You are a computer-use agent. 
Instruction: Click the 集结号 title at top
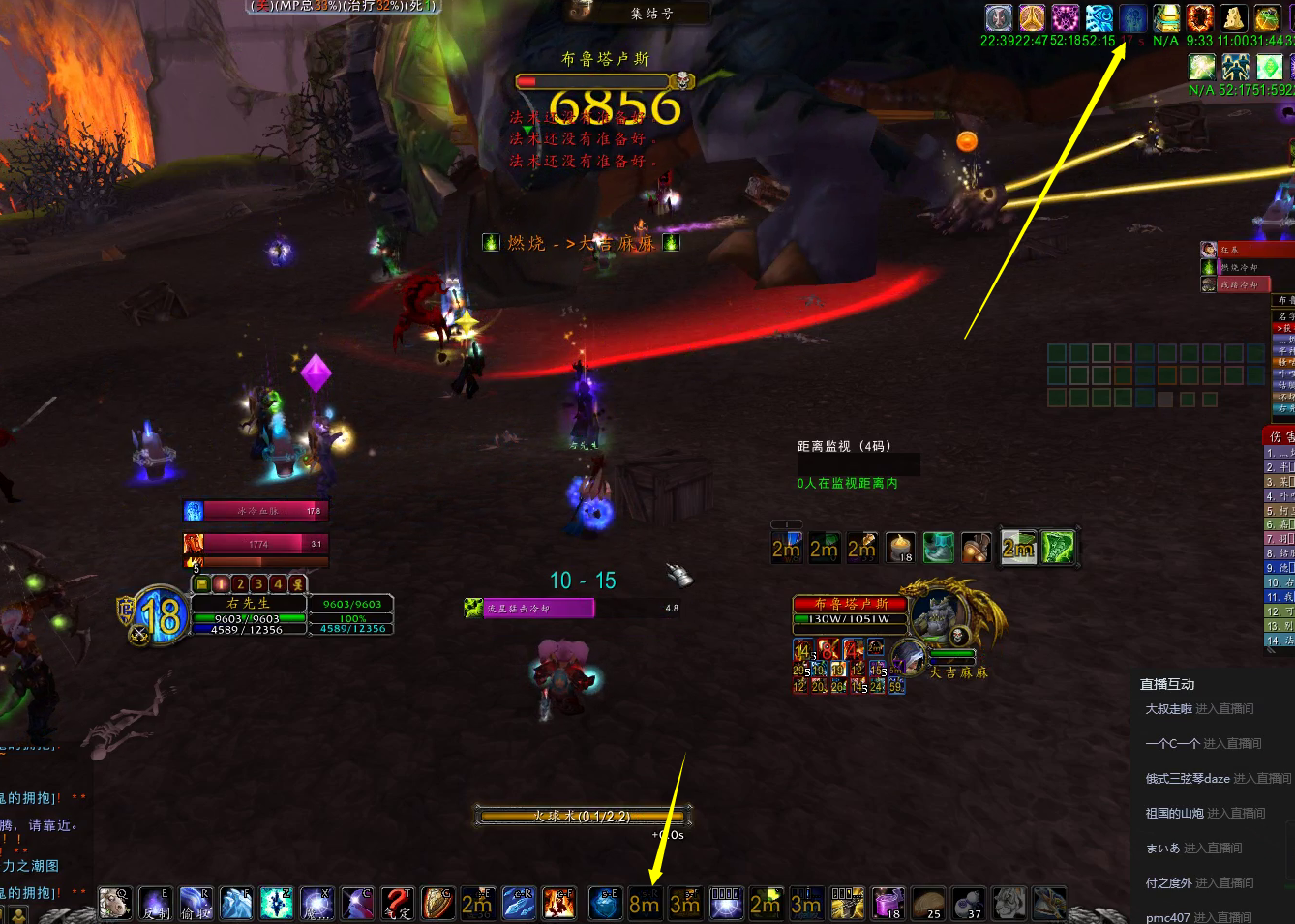pos(650,14)
